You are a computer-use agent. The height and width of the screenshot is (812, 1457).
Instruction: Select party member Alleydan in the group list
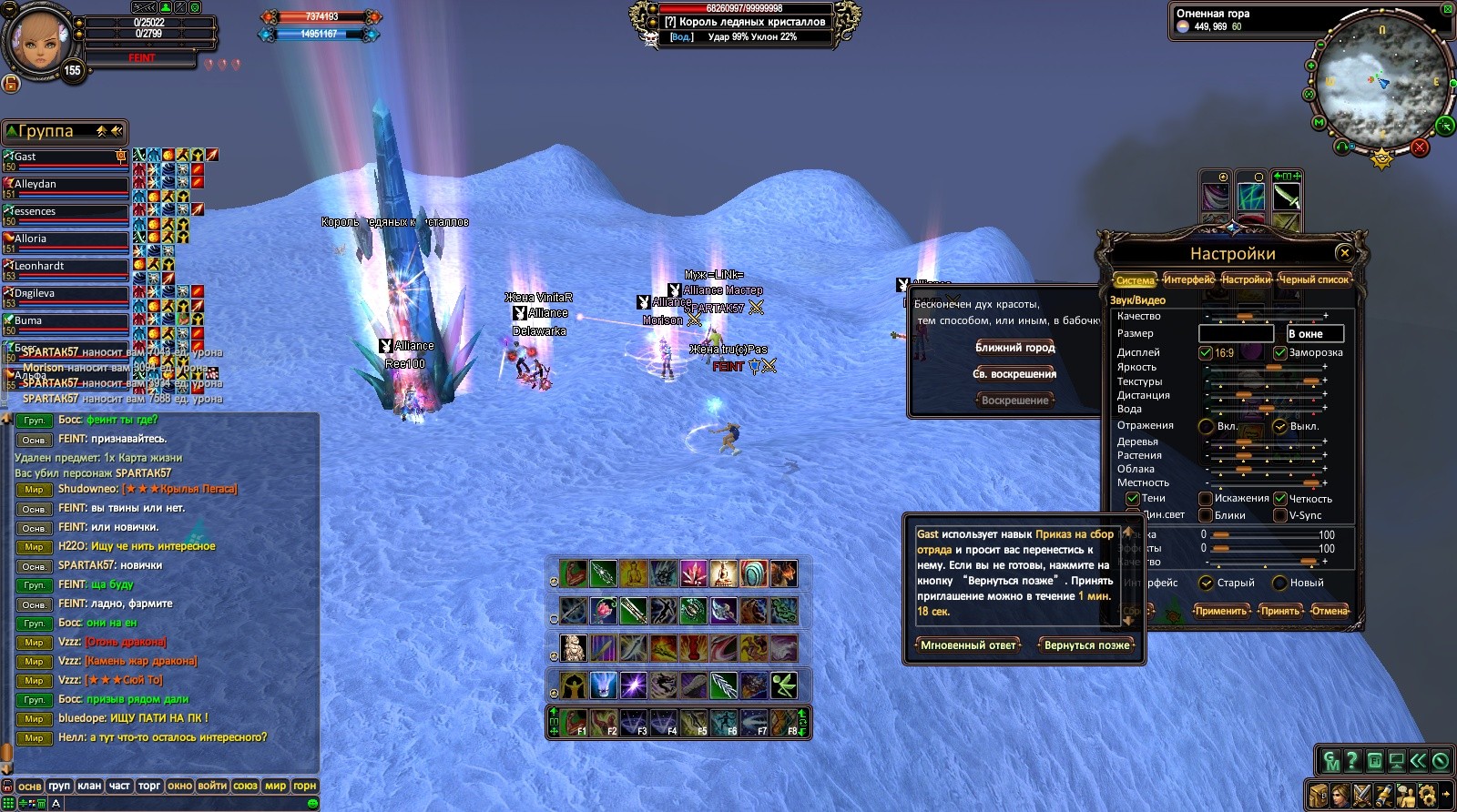[66, 185]
